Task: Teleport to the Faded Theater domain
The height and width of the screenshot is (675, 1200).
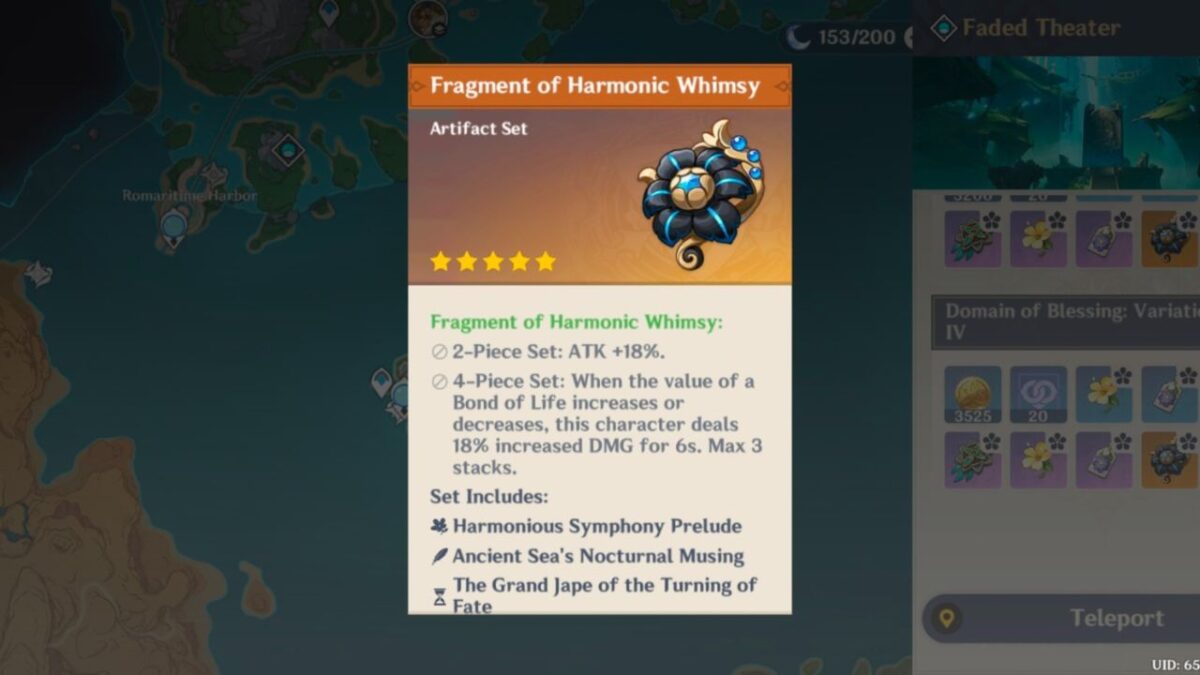Action: coord(1062,619)
